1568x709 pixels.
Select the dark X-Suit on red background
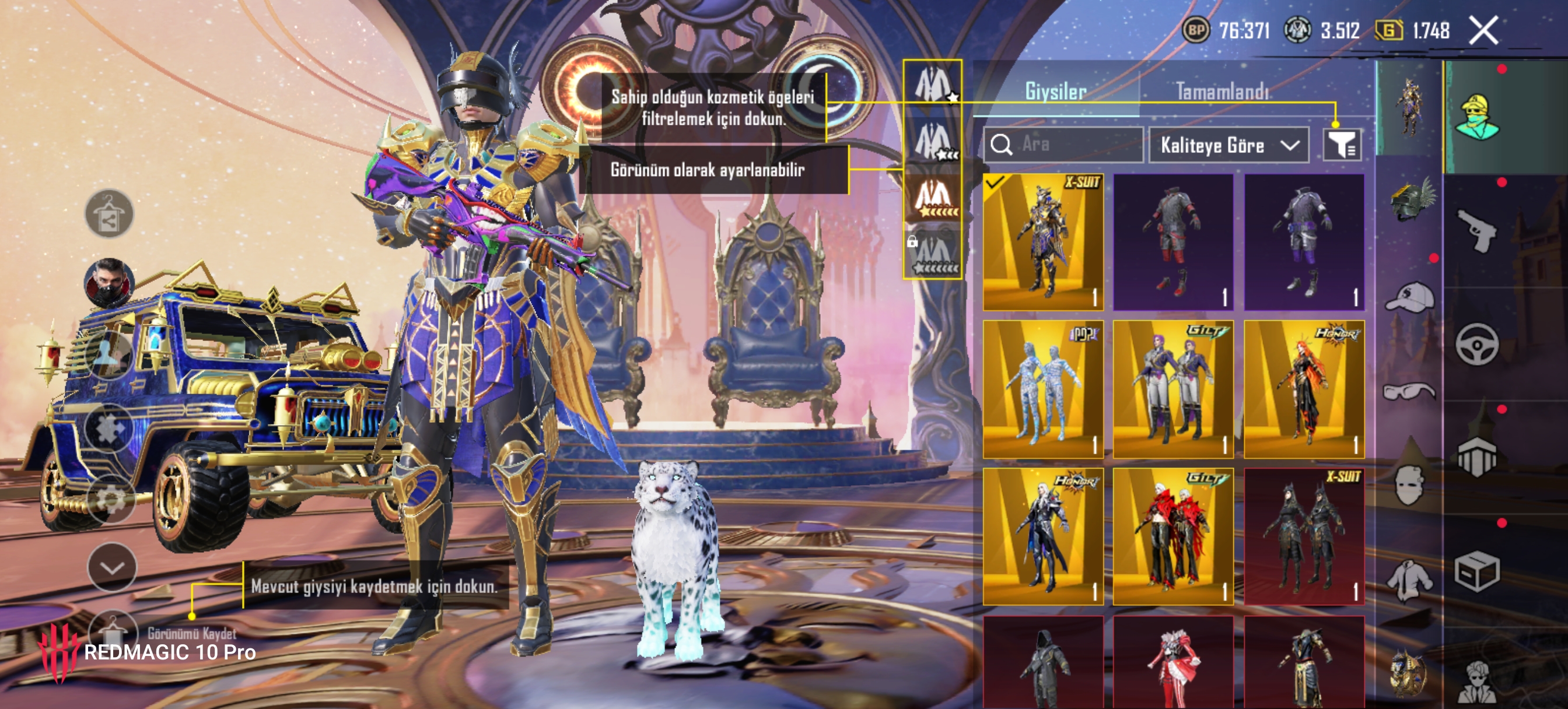point(1304,537)
